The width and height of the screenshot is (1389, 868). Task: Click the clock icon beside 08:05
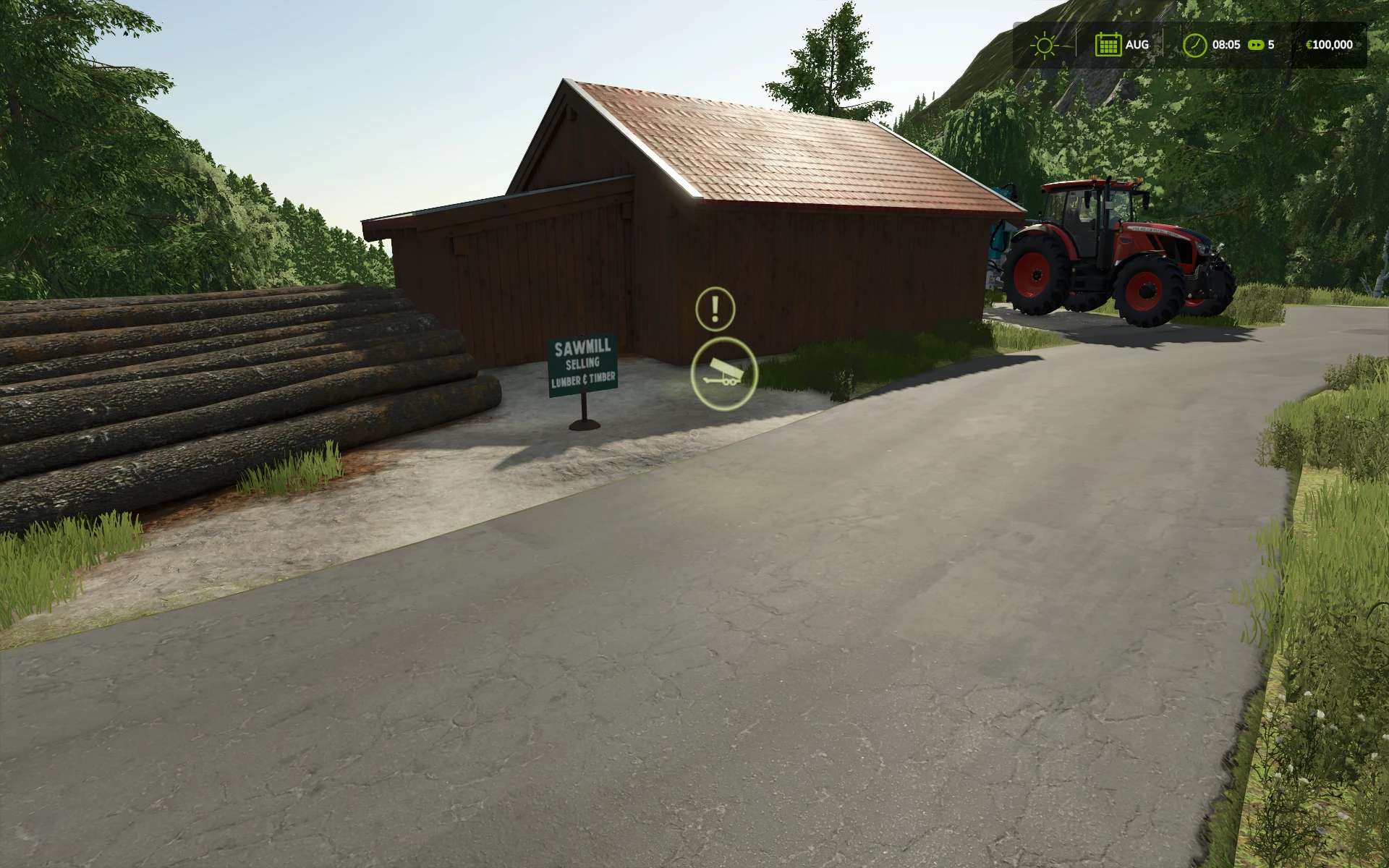1194,45
